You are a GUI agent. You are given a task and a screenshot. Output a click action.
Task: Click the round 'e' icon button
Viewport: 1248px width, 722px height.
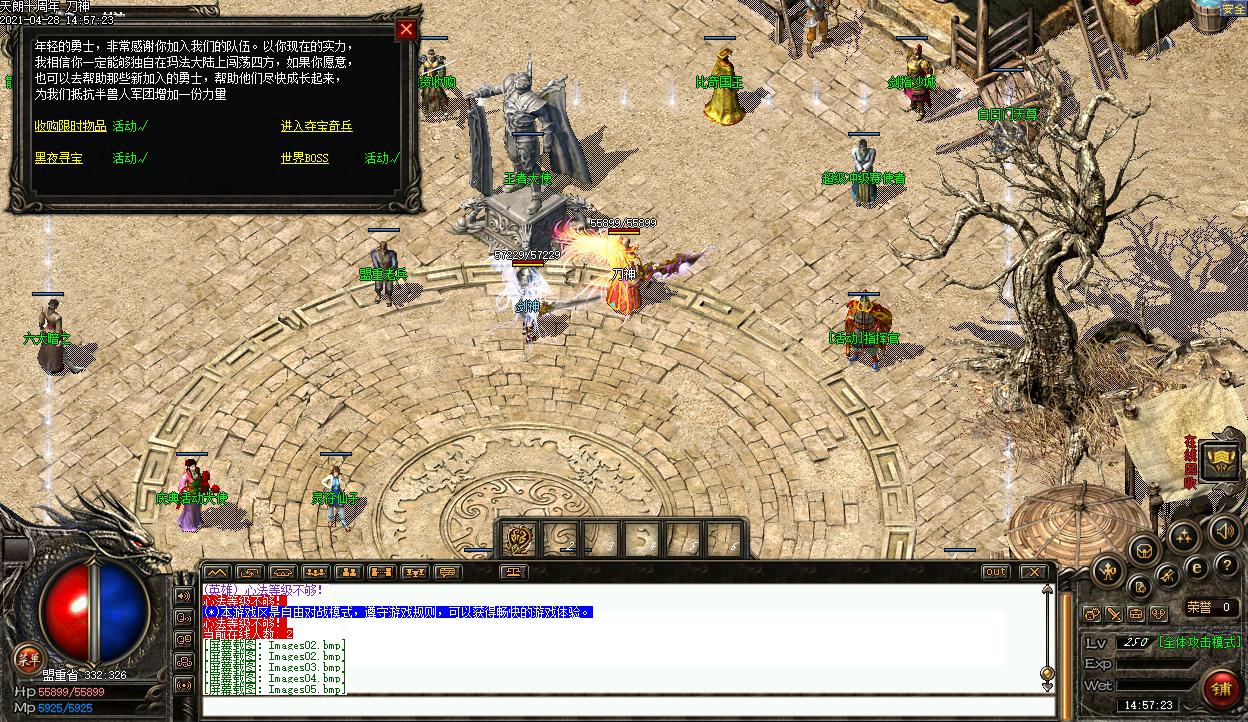[x=1196, y=567]
